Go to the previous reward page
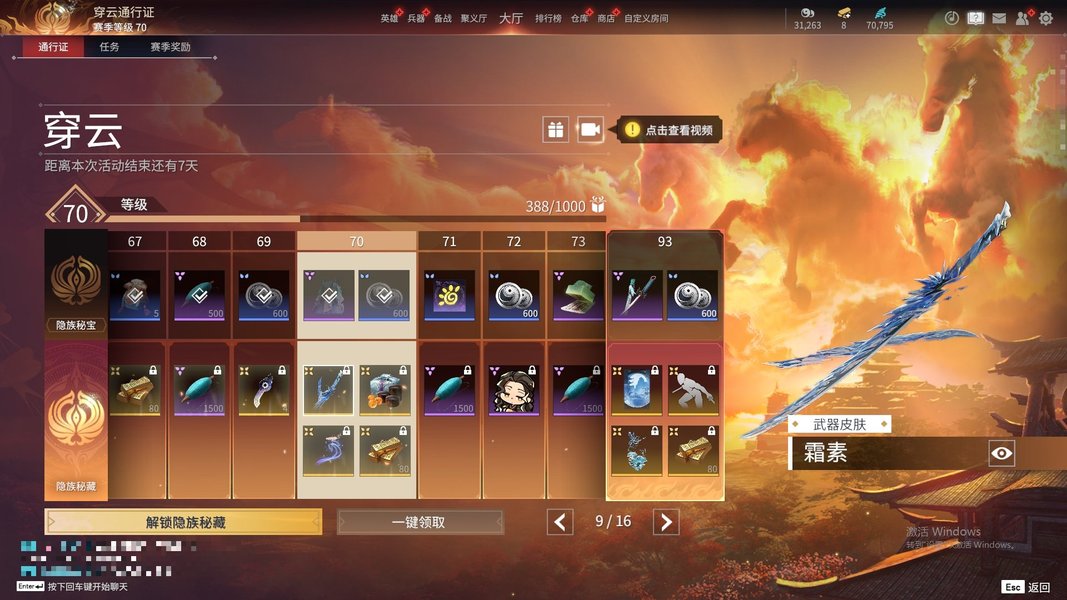The height and width of the screenshot is (600, 1067). coord(561,522)
